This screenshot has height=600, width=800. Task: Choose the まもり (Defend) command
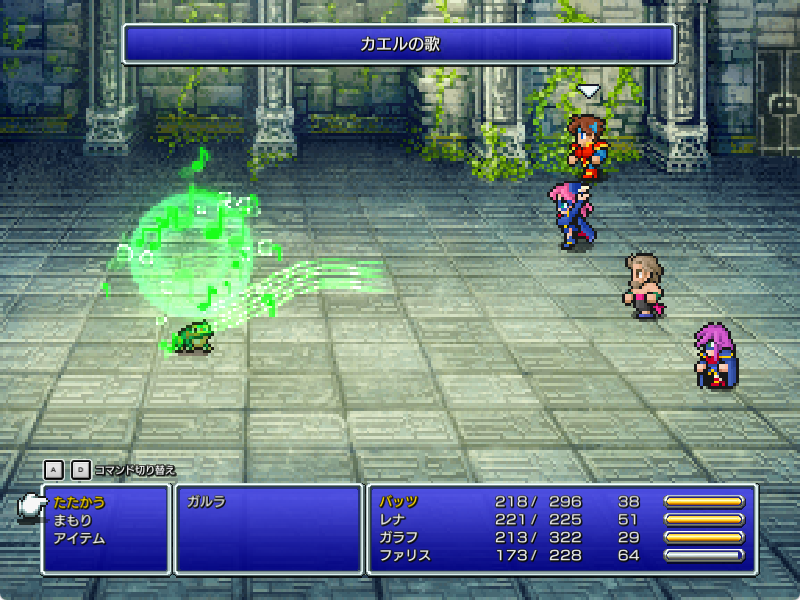(73, 520)
